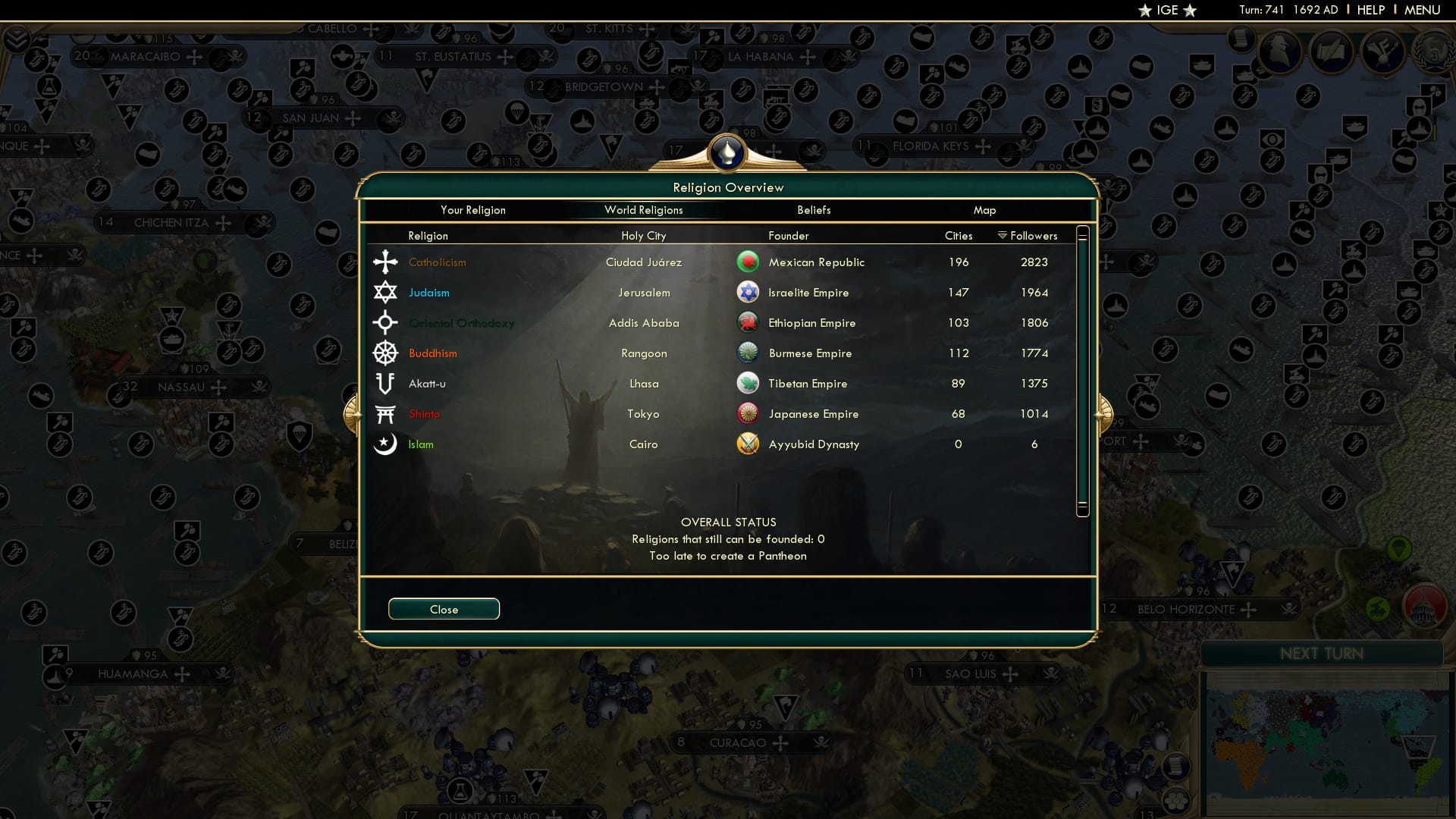Switch to the Your Religion tab
Screen dimensions: 1456x819
click(473, 210)
